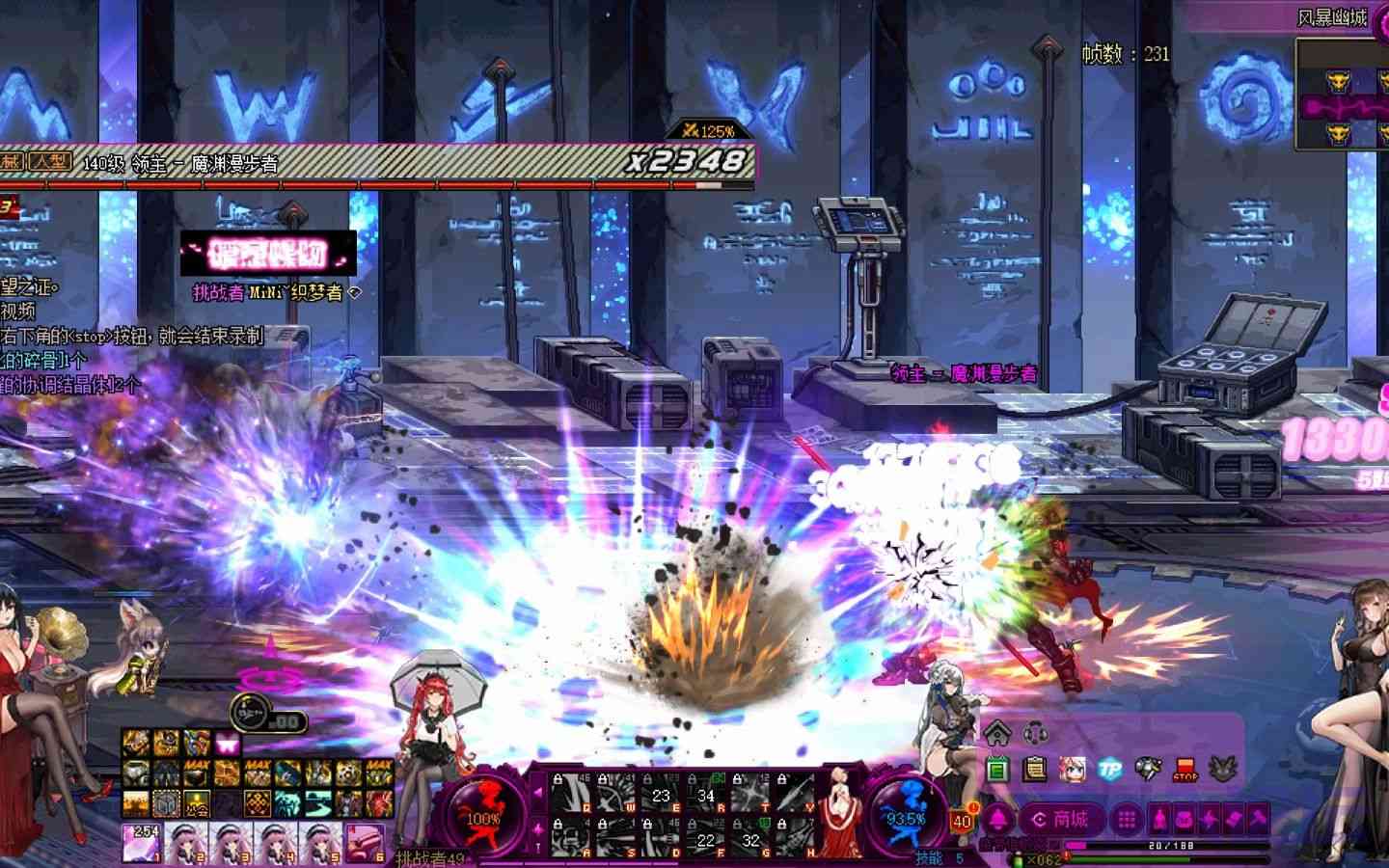1389x868 pixels.
Task: Open the dungeon minimap in the corner
Action: click(1341, 95)
